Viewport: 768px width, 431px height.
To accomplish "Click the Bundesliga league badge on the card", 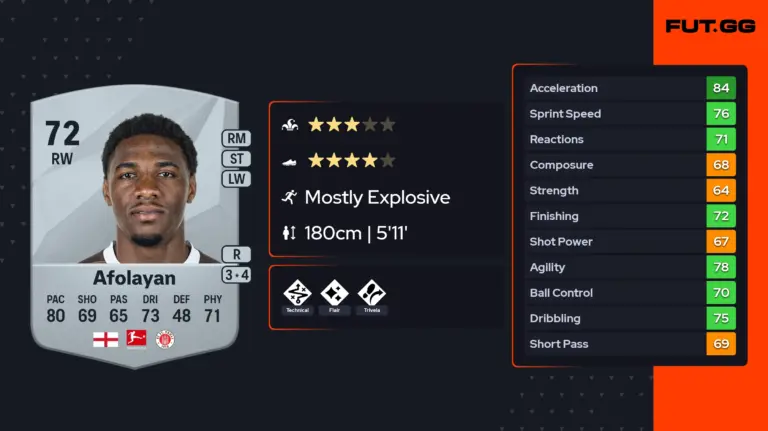I will point(135,339).
